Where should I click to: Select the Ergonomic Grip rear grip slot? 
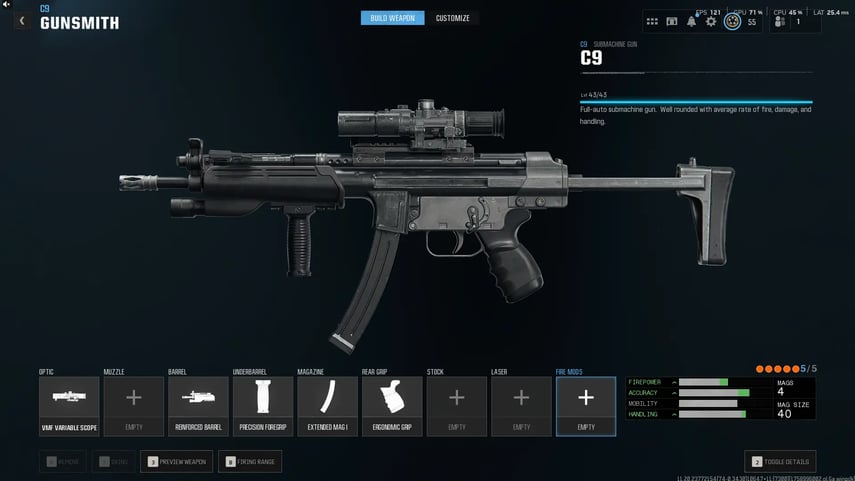pyautogui.click(x=392, y=406)
